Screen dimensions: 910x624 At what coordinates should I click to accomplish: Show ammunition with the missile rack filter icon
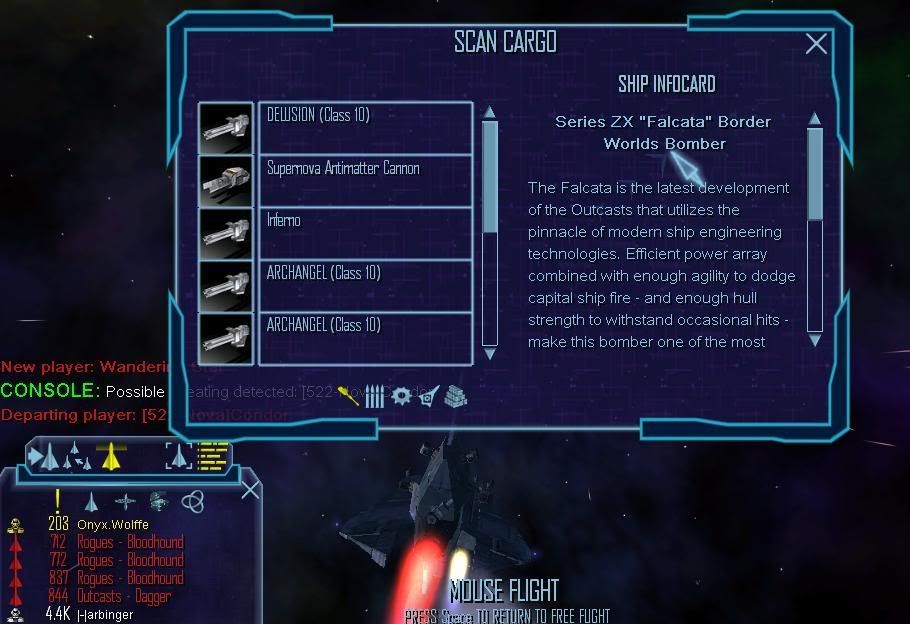pos(374,396)
